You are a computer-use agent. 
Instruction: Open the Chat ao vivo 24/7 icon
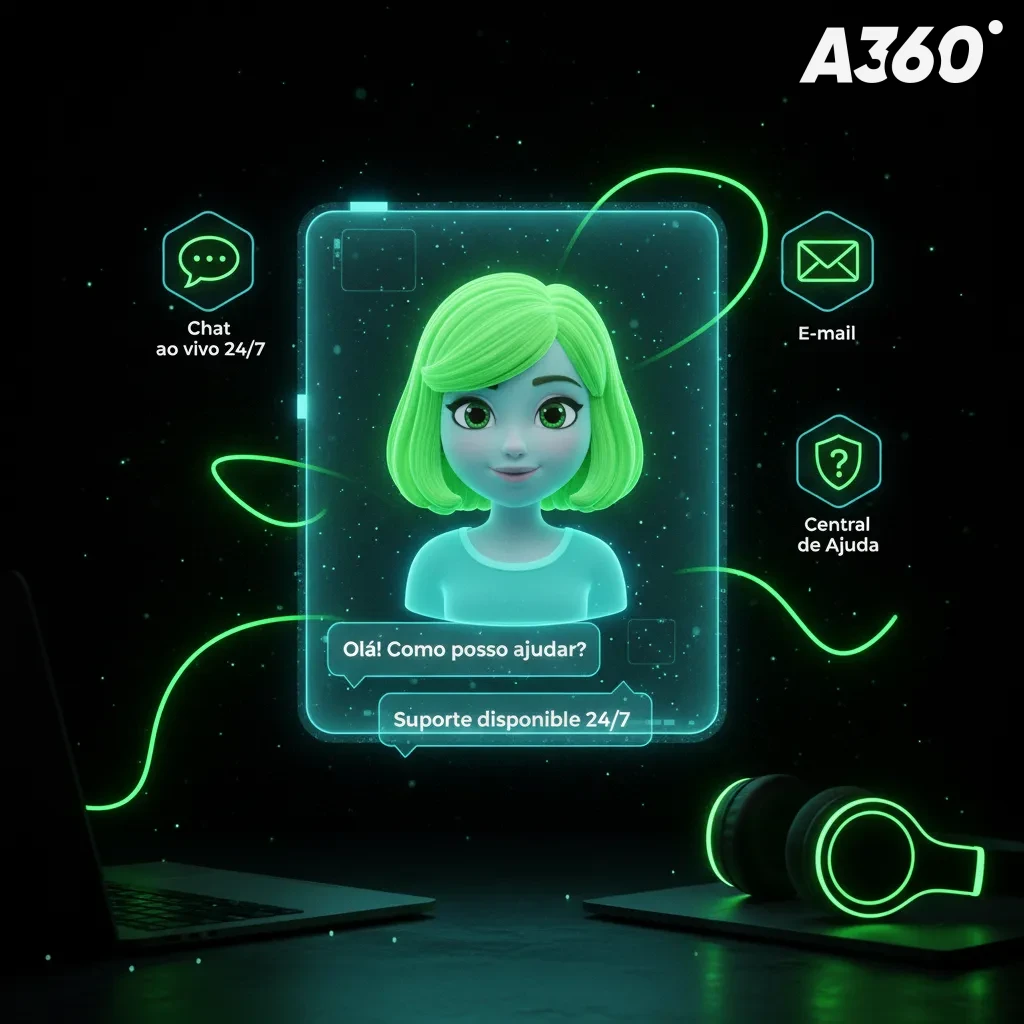tap(208, 261)
